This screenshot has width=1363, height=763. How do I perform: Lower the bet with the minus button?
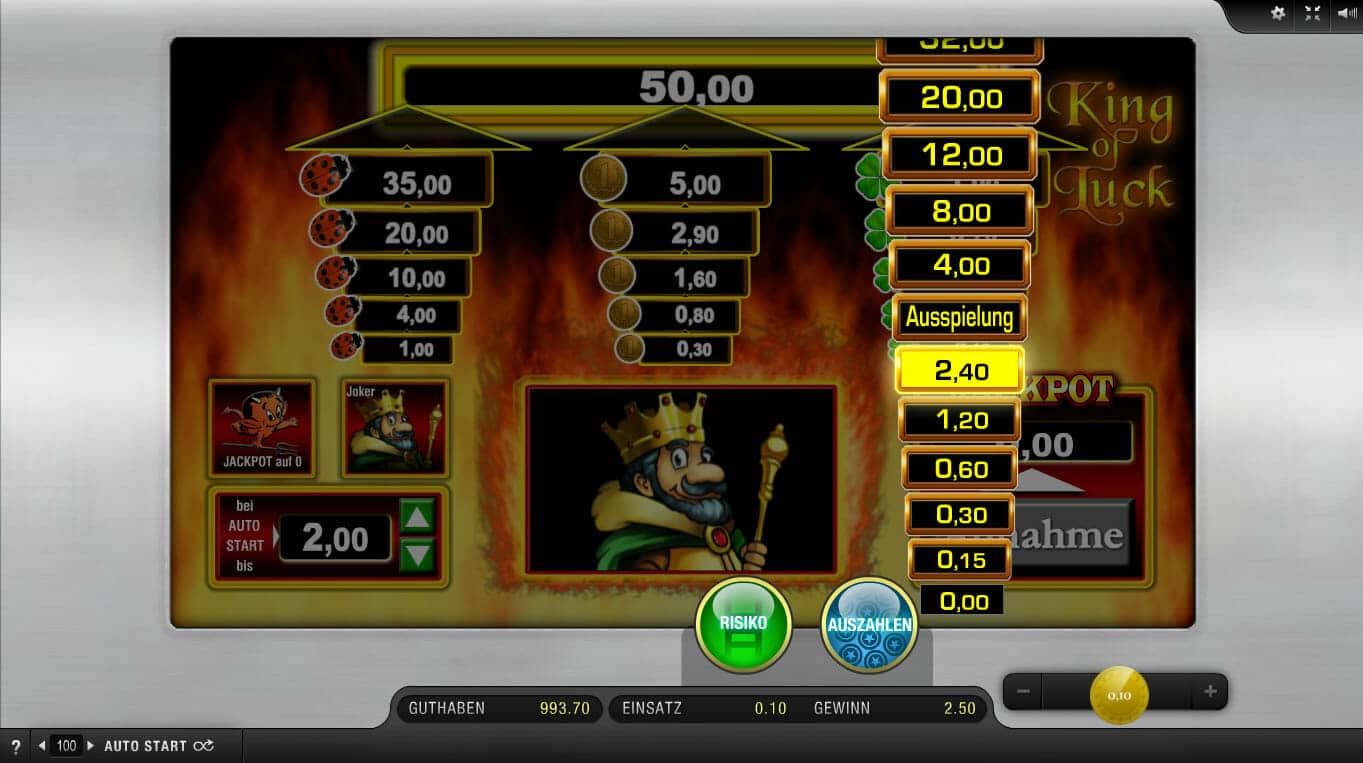(x=1023, y=691)
